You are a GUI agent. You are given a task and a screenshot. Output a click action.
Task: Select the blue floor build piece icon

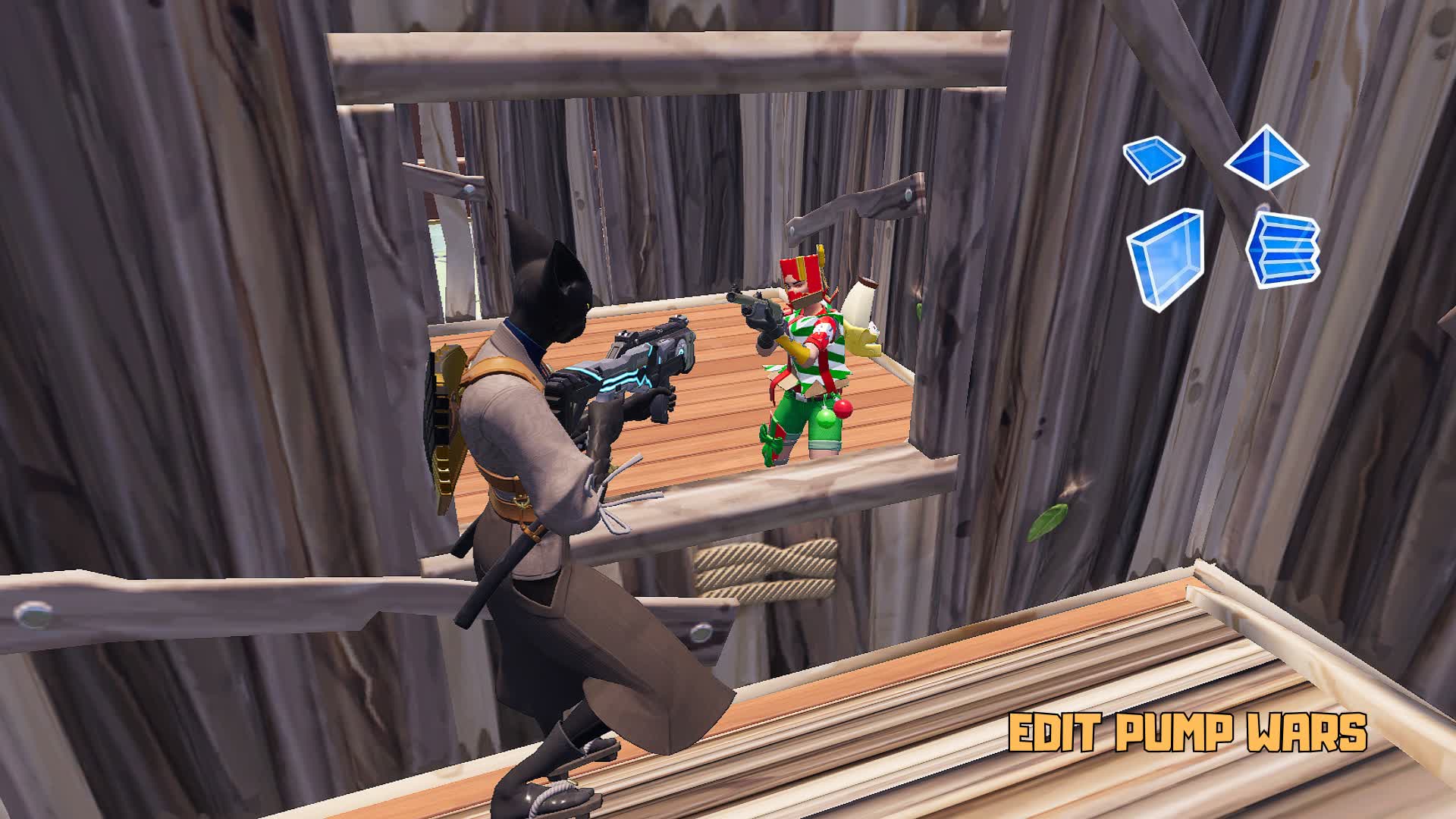tap(1153, 157)
